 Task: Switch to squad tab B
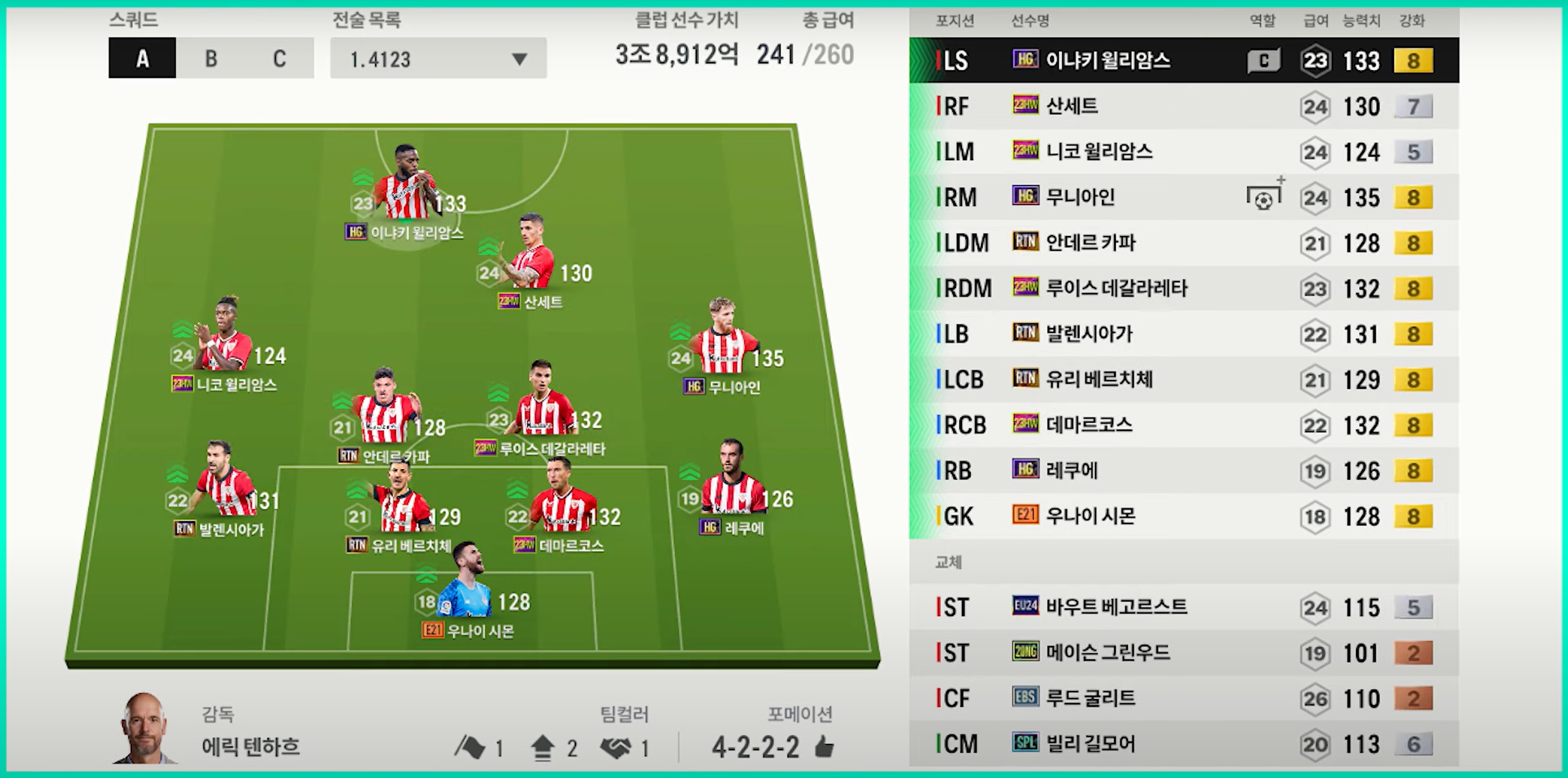(211, 58)
